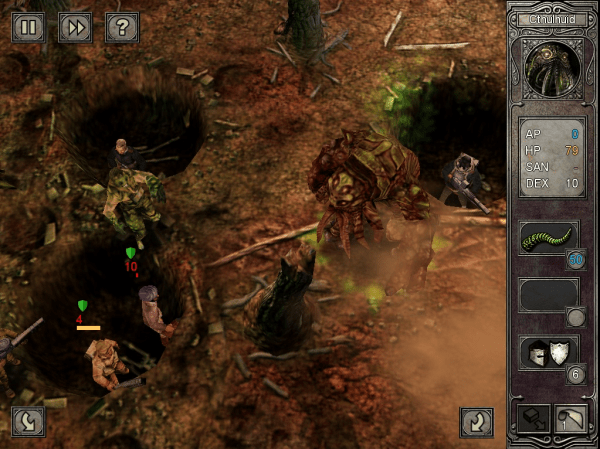Rotate the camera clockwise with the right arrow
This screenshot has width=600, height=449.
coord(476,422)
